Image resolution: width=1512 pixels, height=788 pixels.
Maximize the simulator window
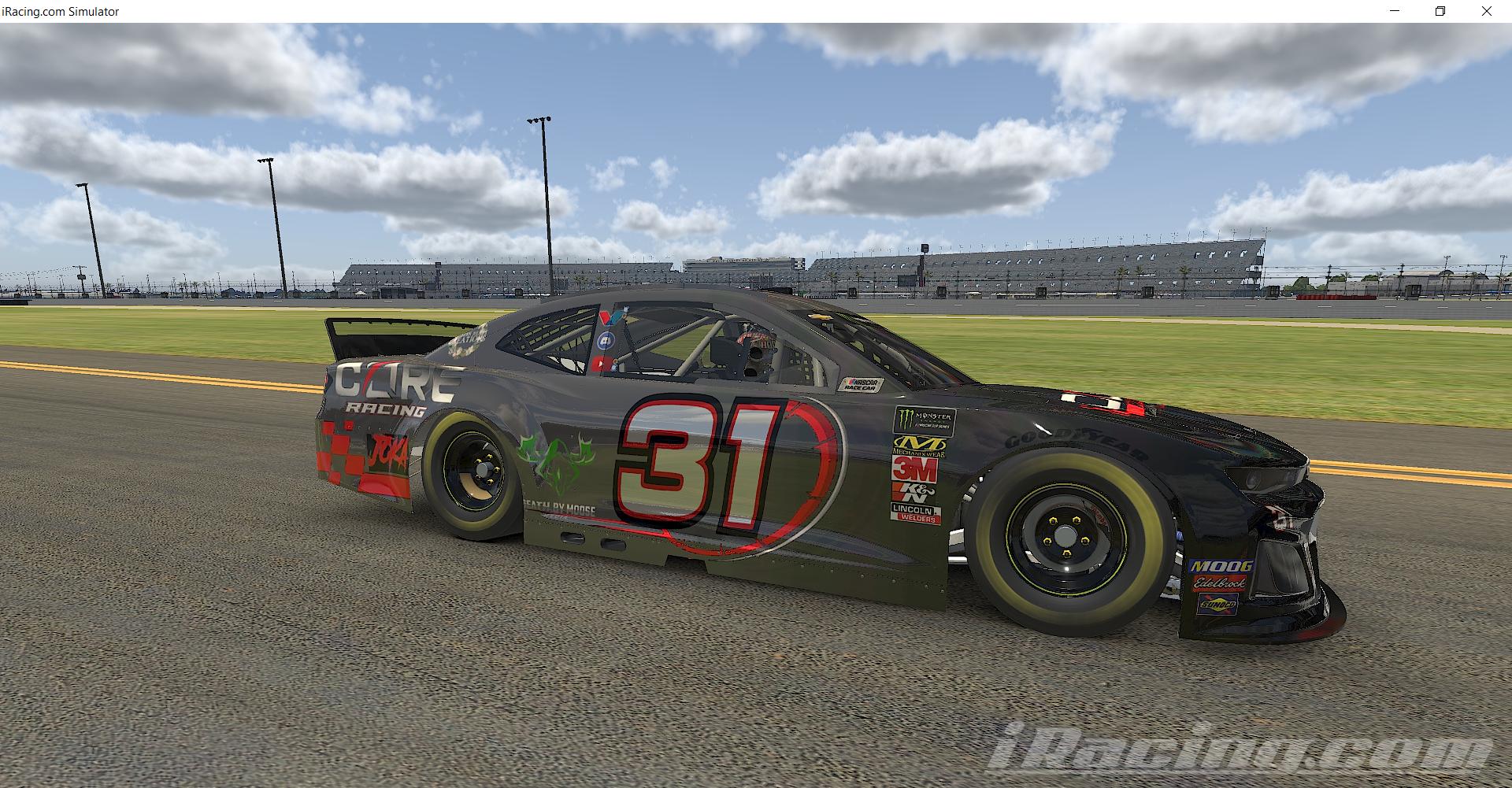coord(1441,11)
